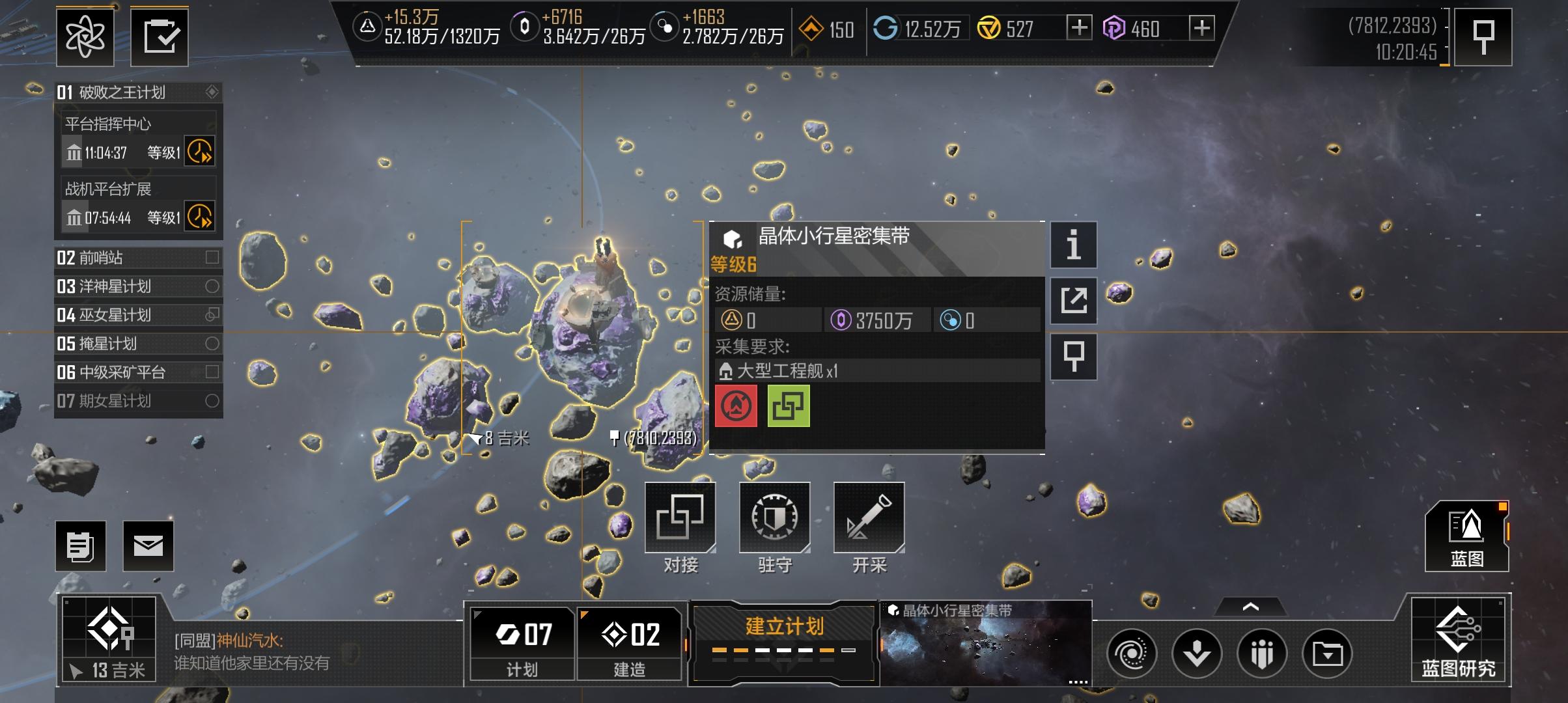Open the logbook icon at bottom left
The image size is (1568, 703).
point(80,545)
